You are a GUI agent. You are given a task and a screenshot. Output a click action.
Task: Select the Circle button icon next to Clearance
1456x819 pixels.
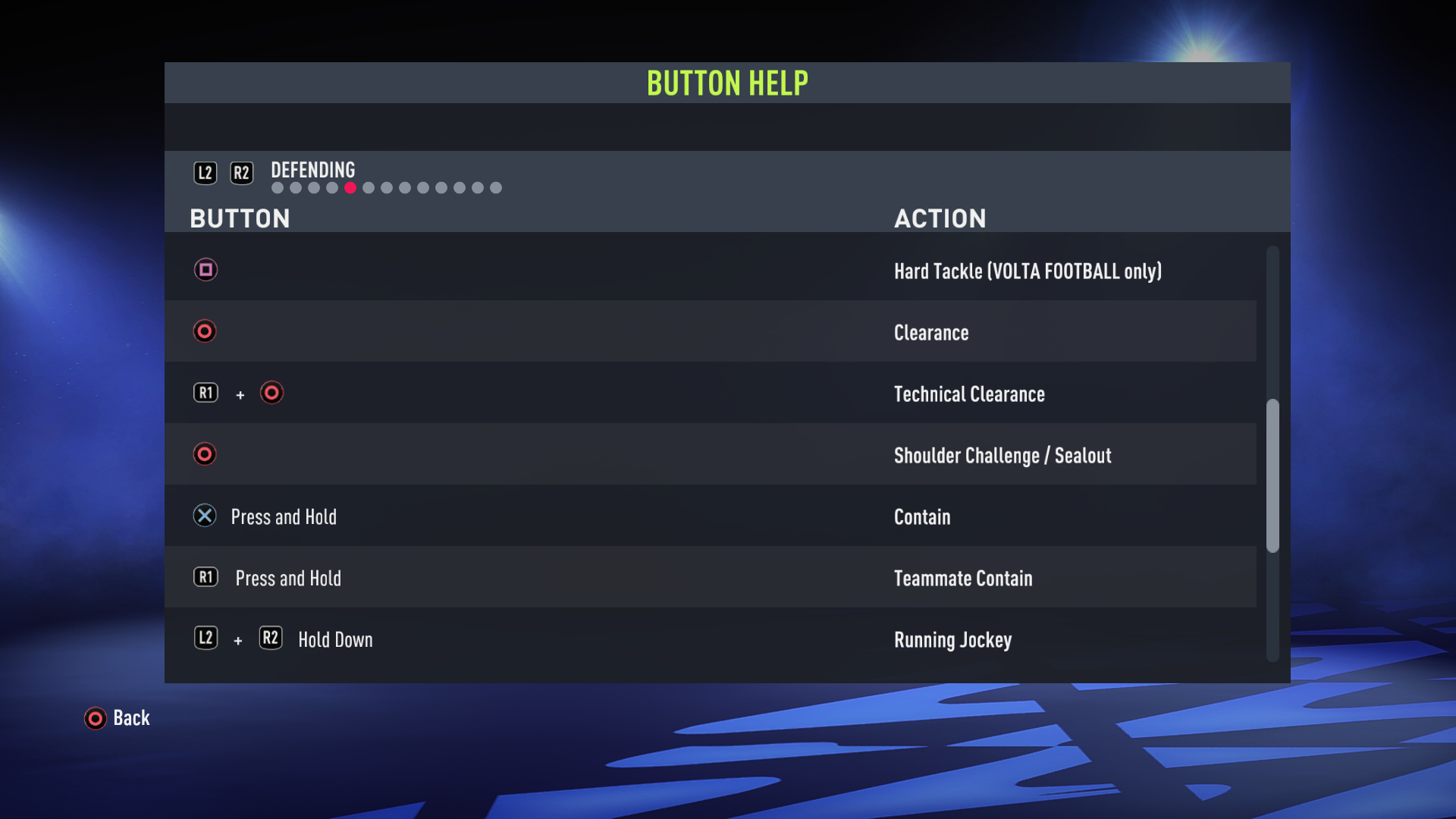pyautogui.click(x=205, y=331)
